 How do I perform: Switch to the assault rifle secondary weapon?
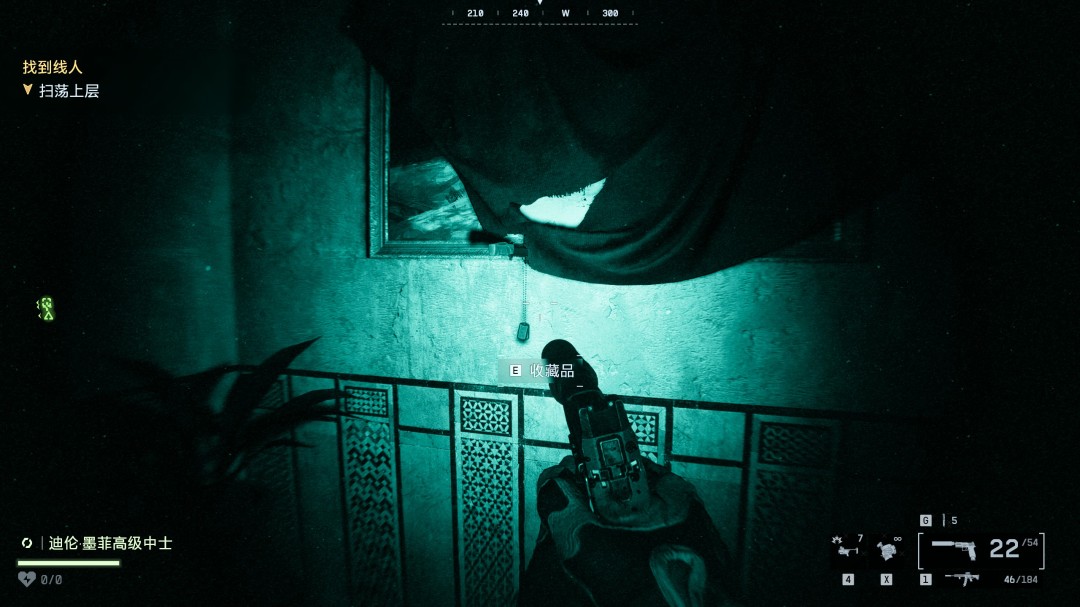(x=961, y=579)
